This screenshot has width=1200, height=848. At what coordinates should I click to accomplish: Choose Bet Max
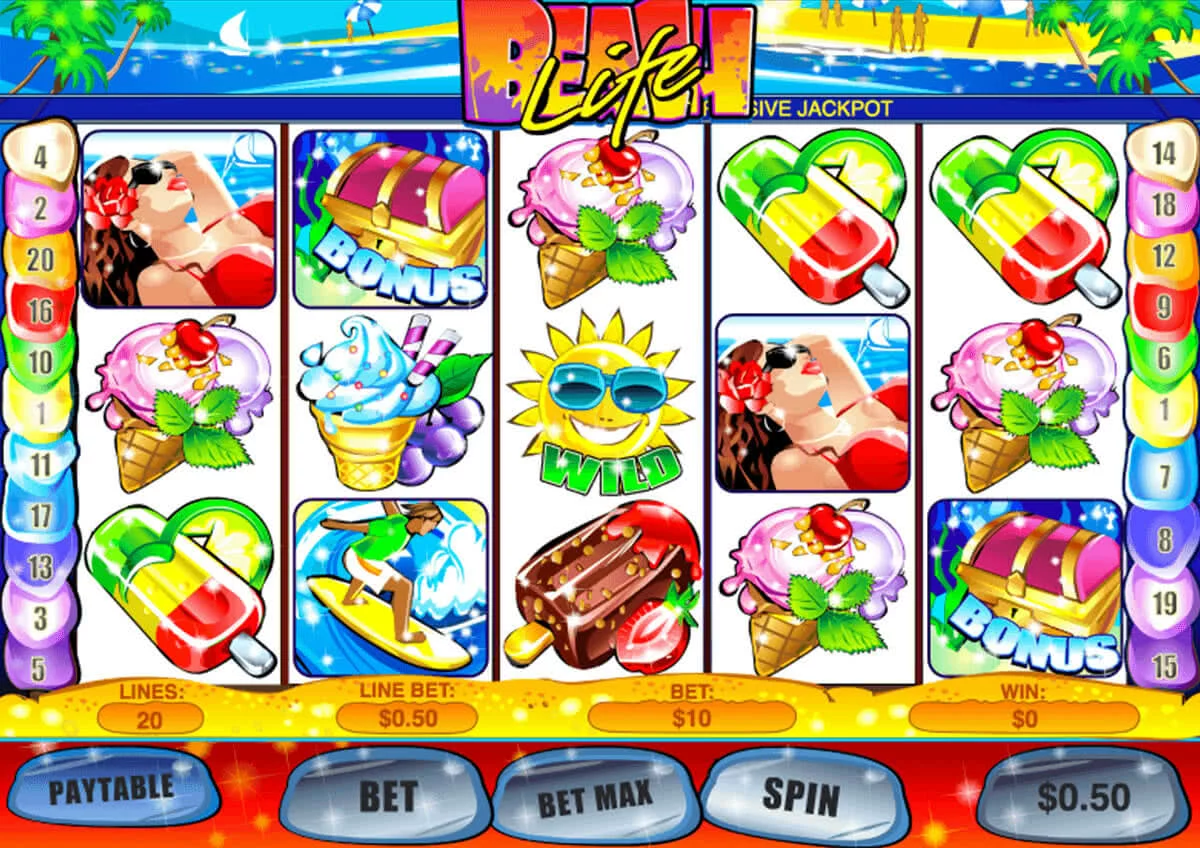[x=595, y=798]
